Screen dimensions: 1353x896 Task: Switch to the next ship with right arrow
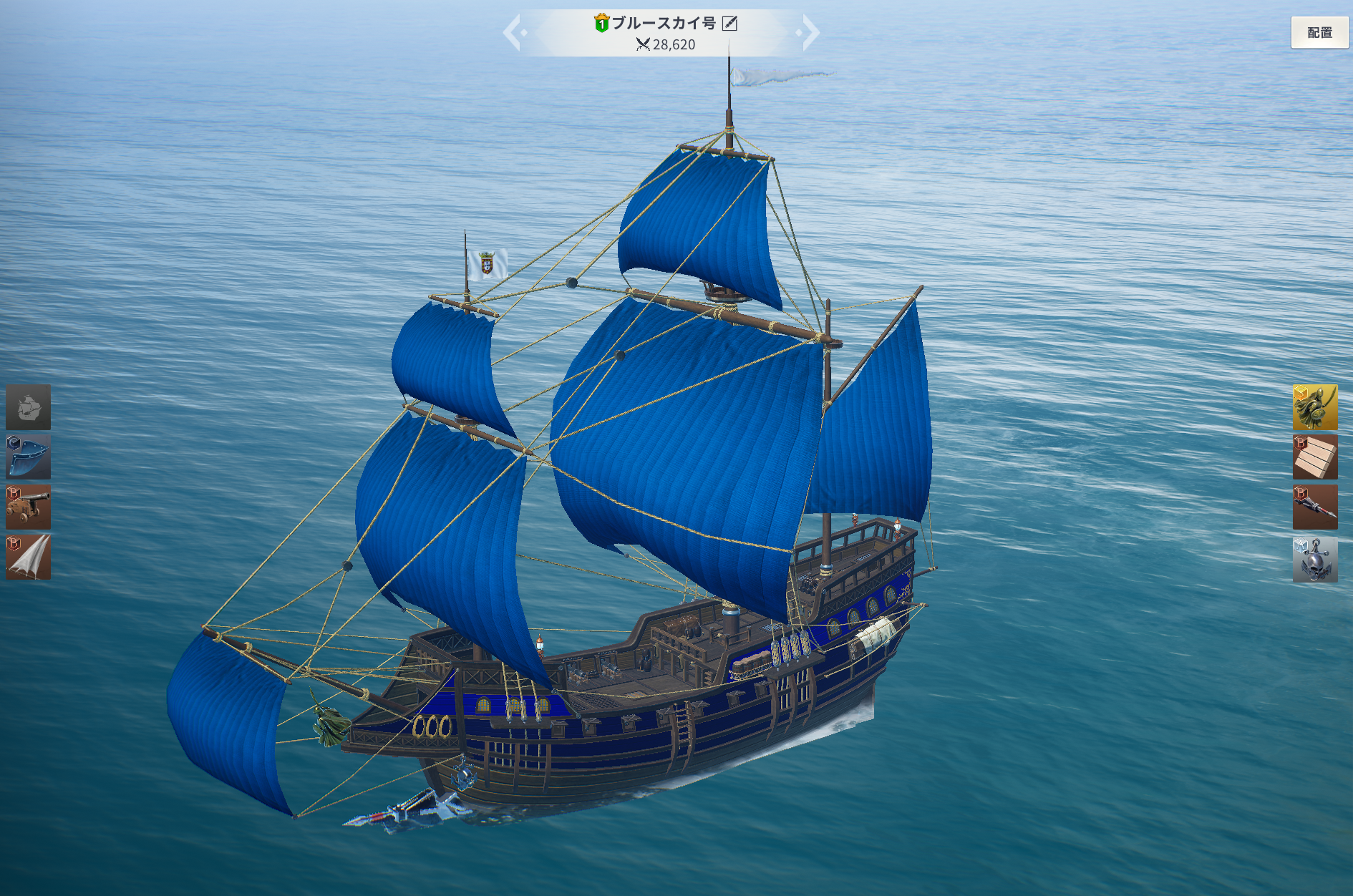point(809,33)
